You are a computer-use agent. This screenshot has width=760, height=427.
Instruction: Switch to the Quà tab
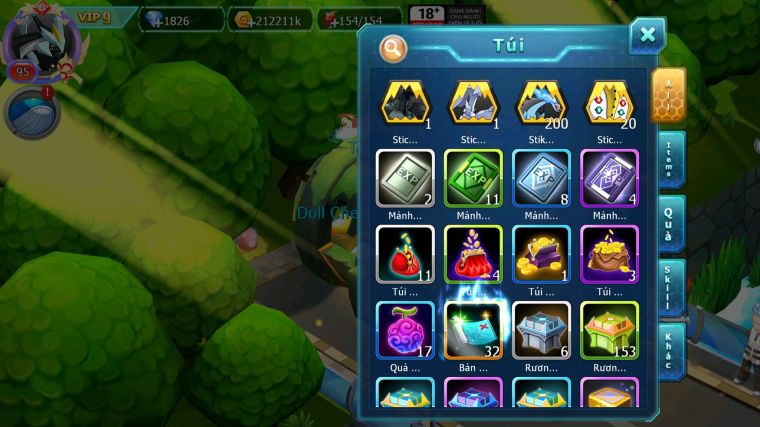point(672,224)
